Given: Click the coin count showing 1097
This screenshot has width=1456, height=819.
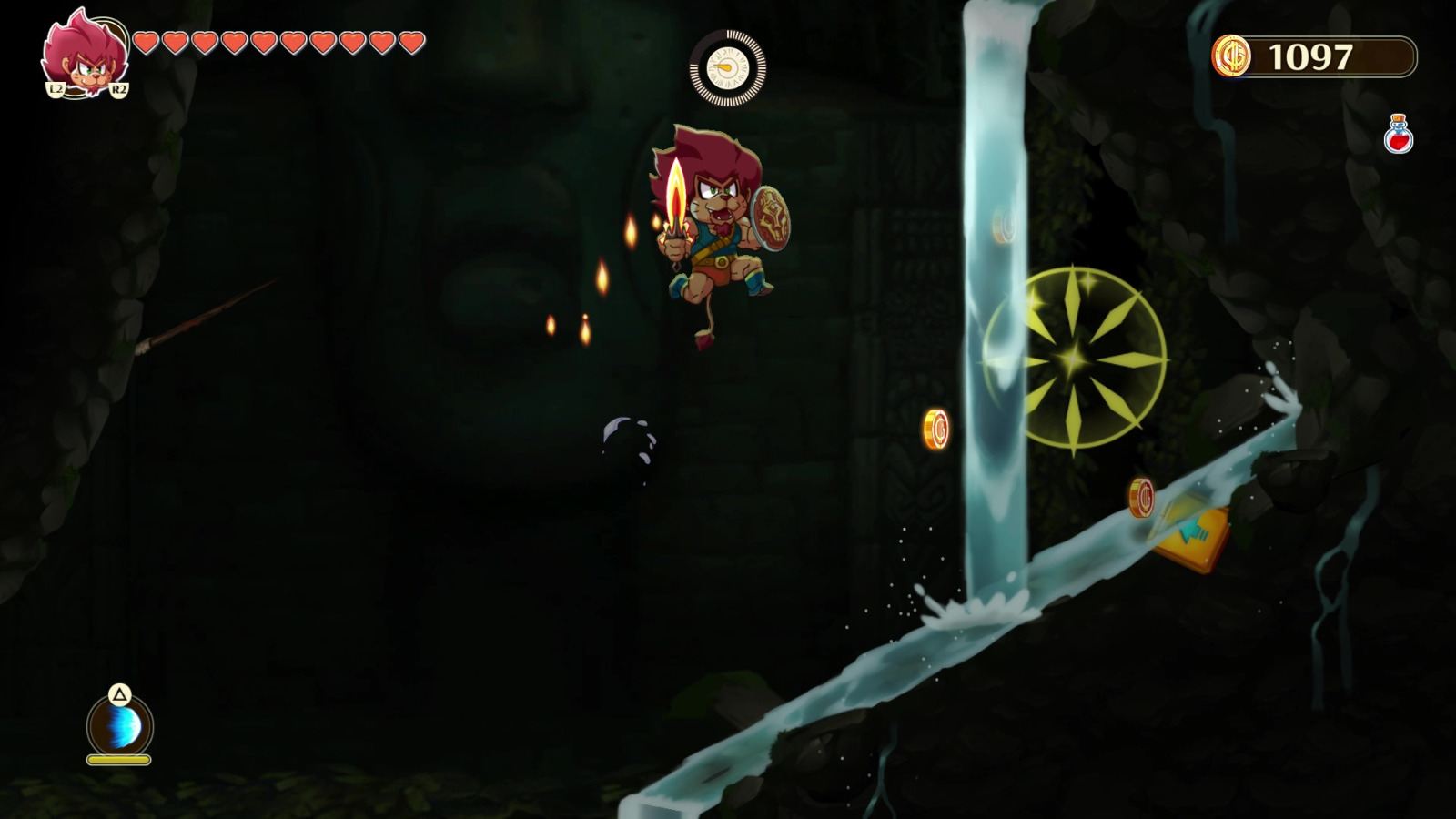Looking at the screenshot, I should click(x=1312, y=57).
